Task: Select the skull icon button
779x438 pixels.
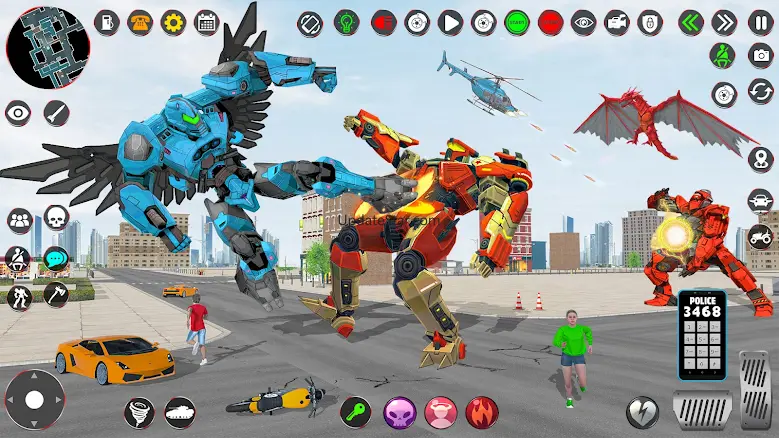Action: (x=55, y=218)
